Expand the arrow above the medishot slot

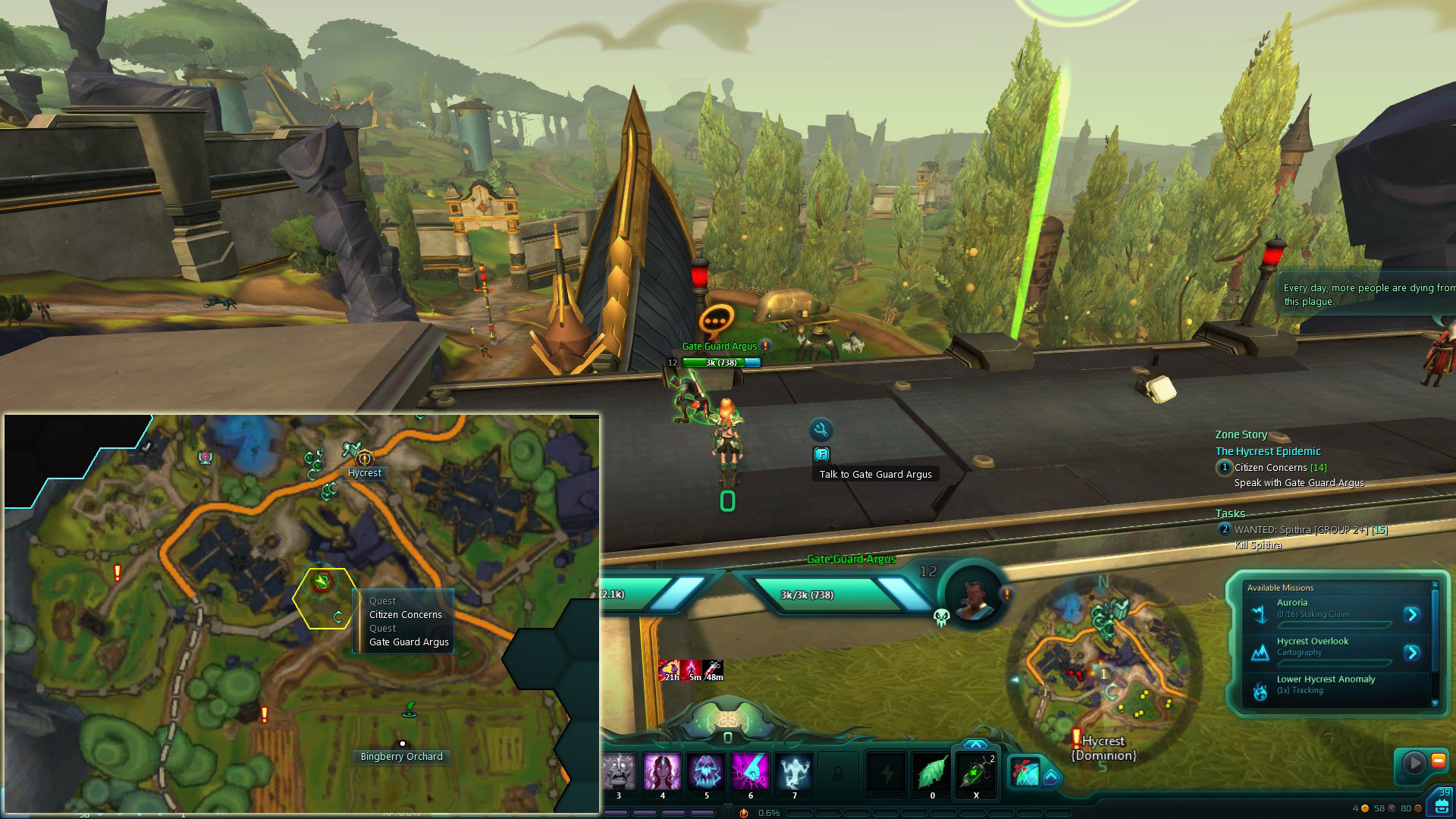point(975,745)
